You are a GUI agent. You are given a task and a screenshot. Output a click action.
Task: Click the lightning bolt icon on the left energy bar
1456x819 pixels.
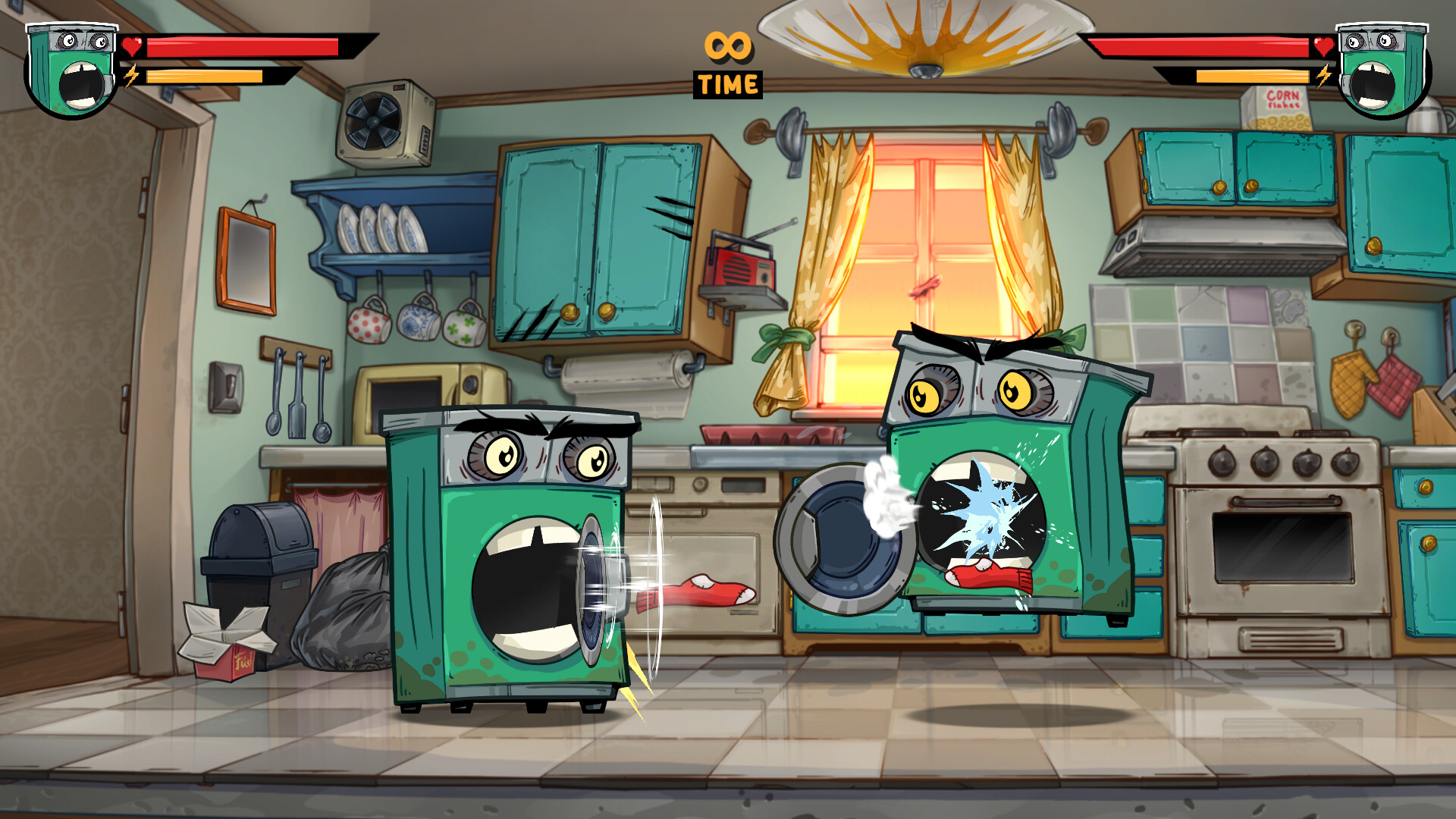(x=131, y=76)
